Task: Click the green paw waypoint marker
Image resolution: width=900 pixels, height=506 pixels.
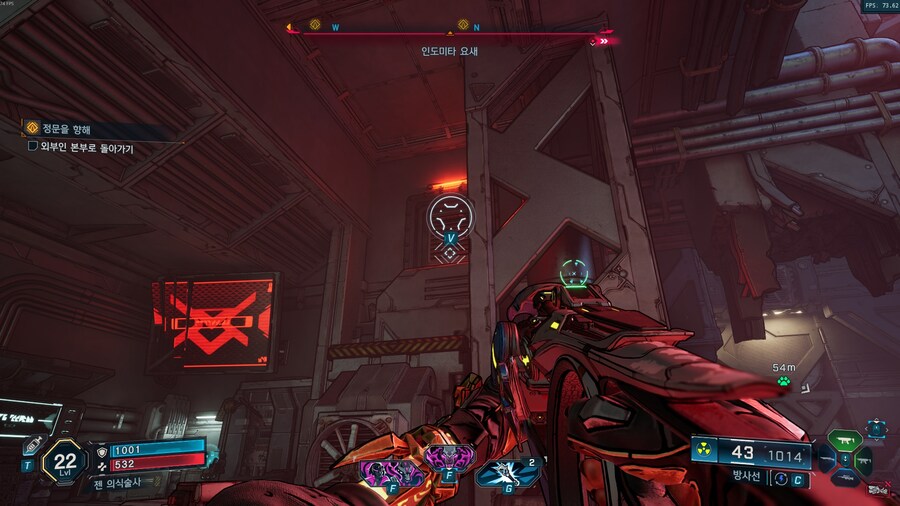Action: click(785, 380)
